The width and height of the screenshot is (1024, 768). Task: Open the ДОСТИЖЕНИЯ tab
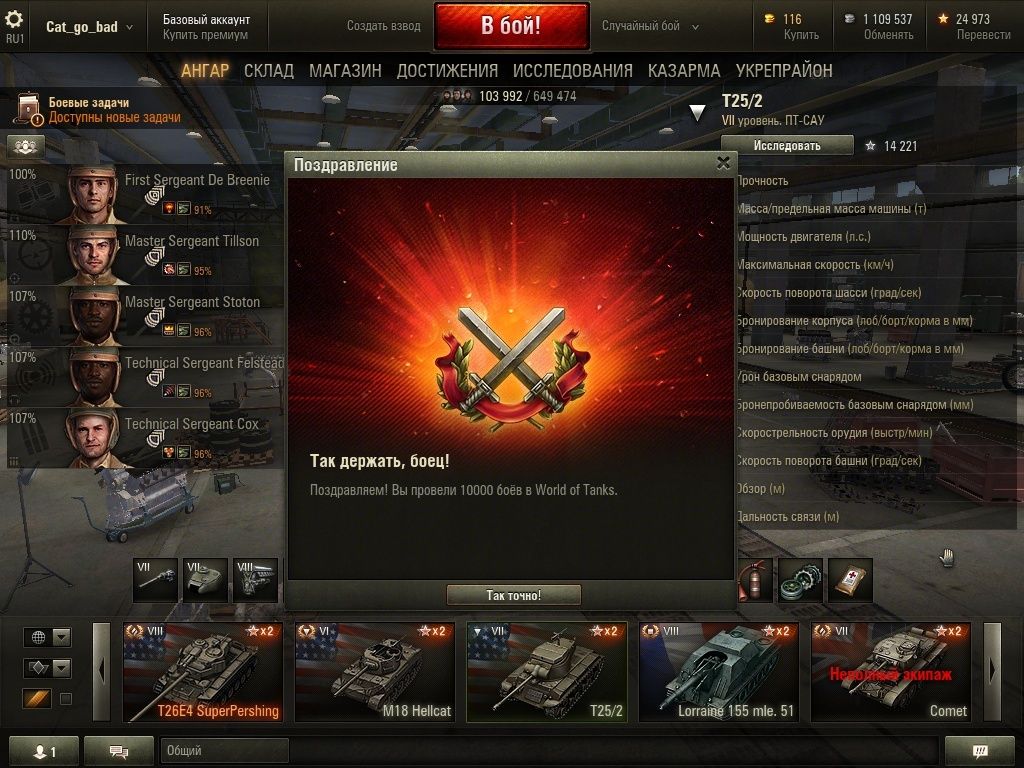coord(447,71)
